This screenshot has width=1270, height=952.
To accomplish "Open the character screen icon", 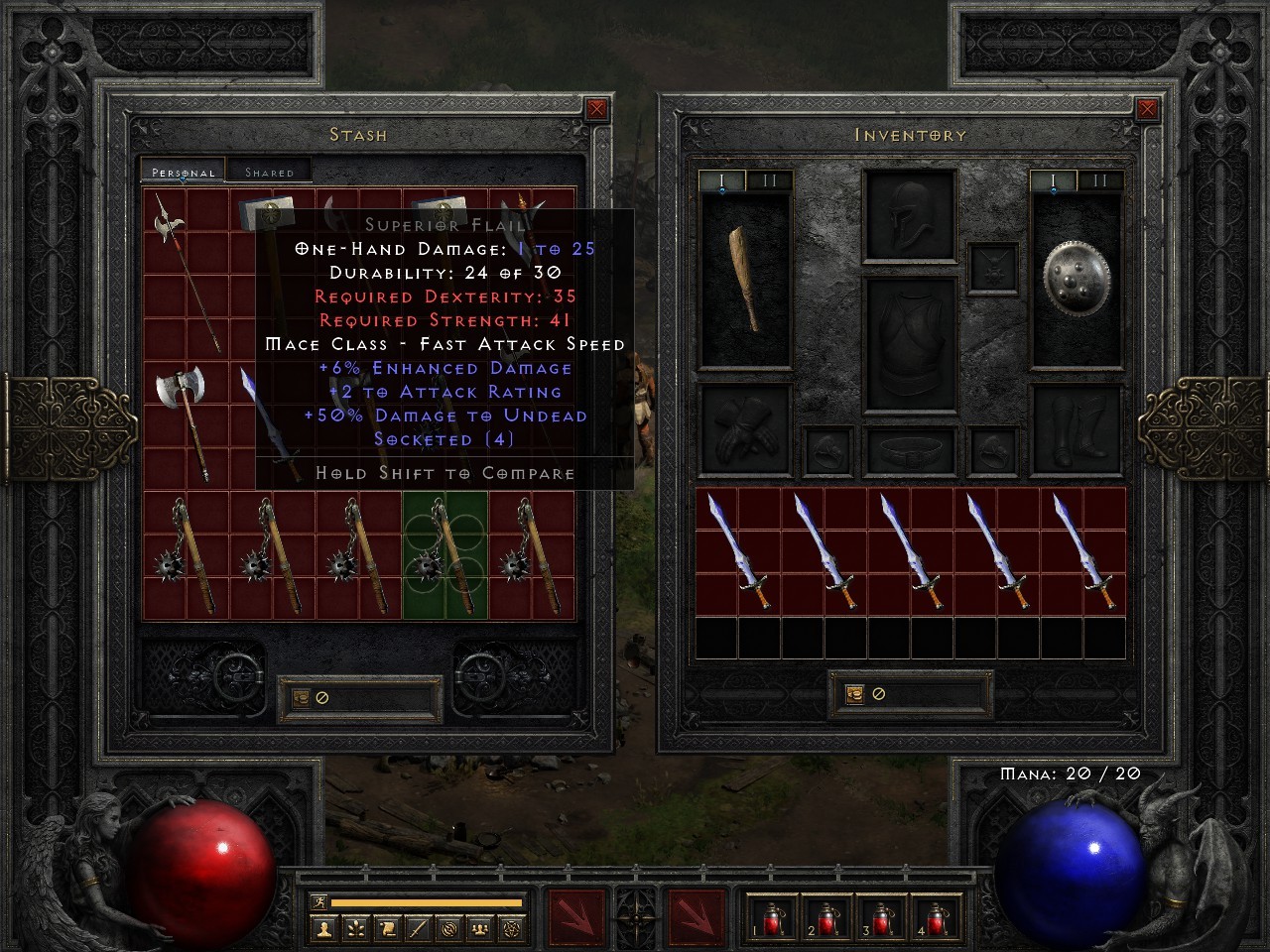I will pos(325,930).
